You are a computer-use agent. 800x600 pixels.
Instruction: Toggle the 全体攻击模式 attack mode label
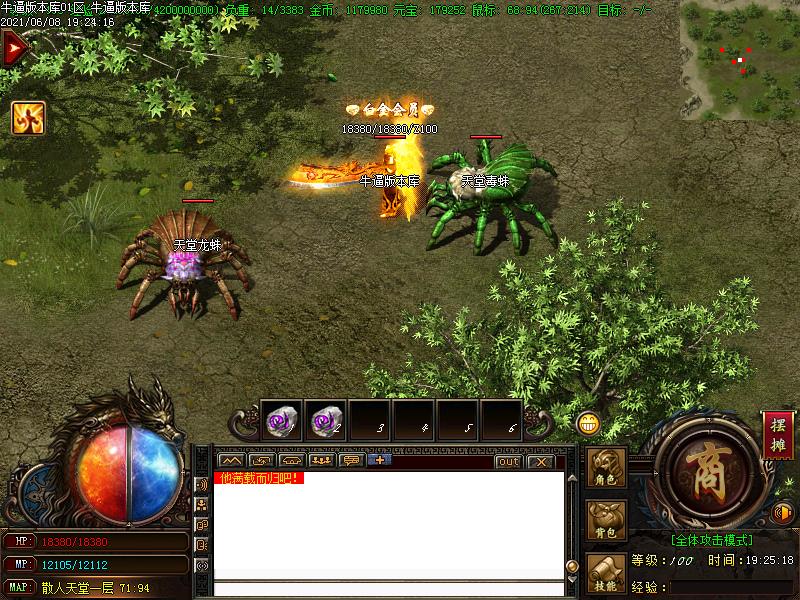[711, 540]
